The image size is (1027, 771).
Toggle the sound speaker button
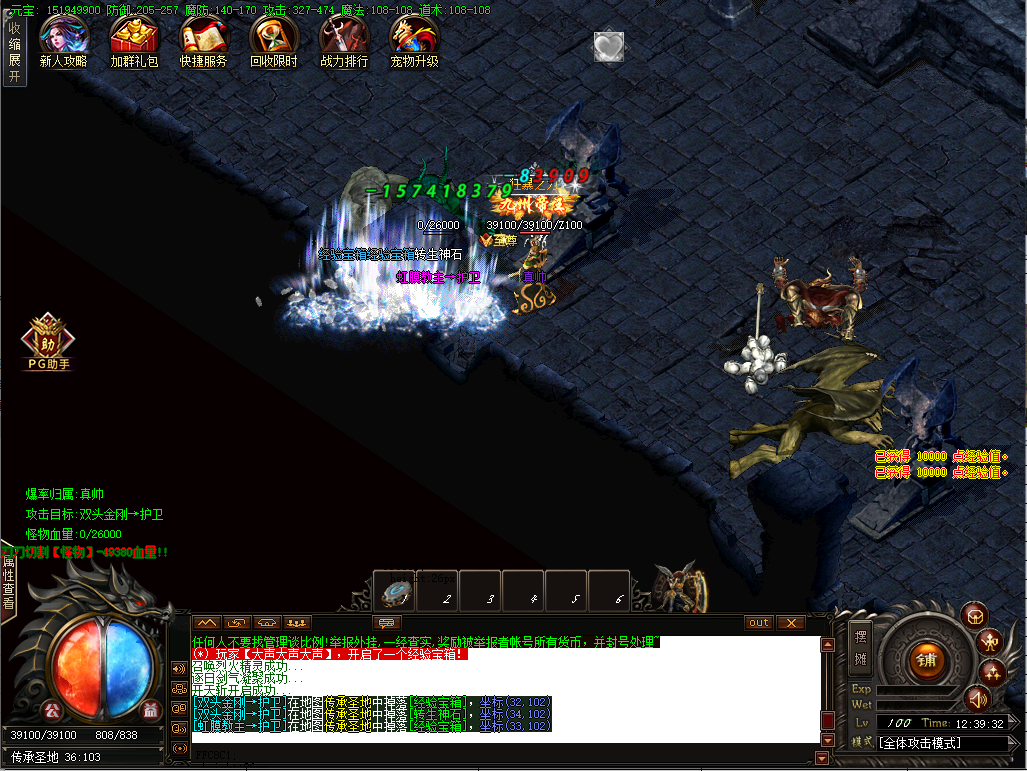tap(977, 698)
